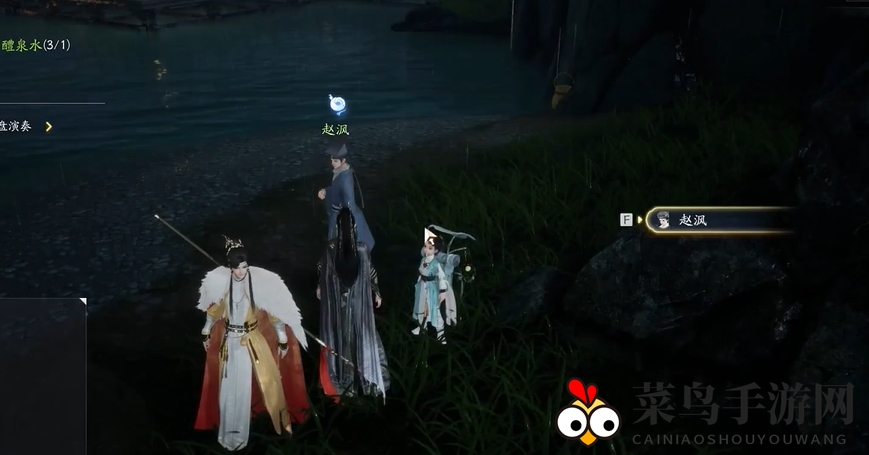Select the 赵沨 interaction option
This screenshot has height=455, width=869.
coord(718,220)
